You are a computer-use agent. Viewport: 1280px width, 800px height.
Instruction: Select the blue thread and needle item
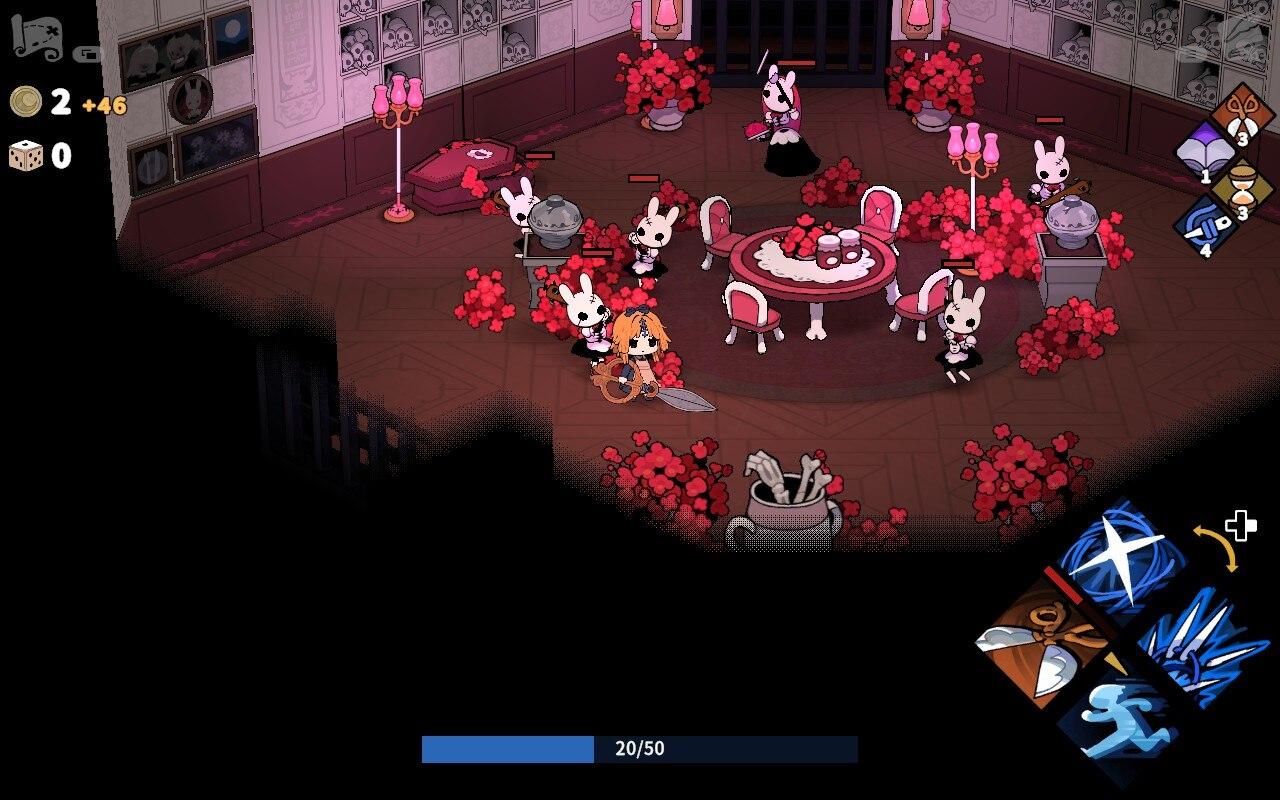(1205, 227)
